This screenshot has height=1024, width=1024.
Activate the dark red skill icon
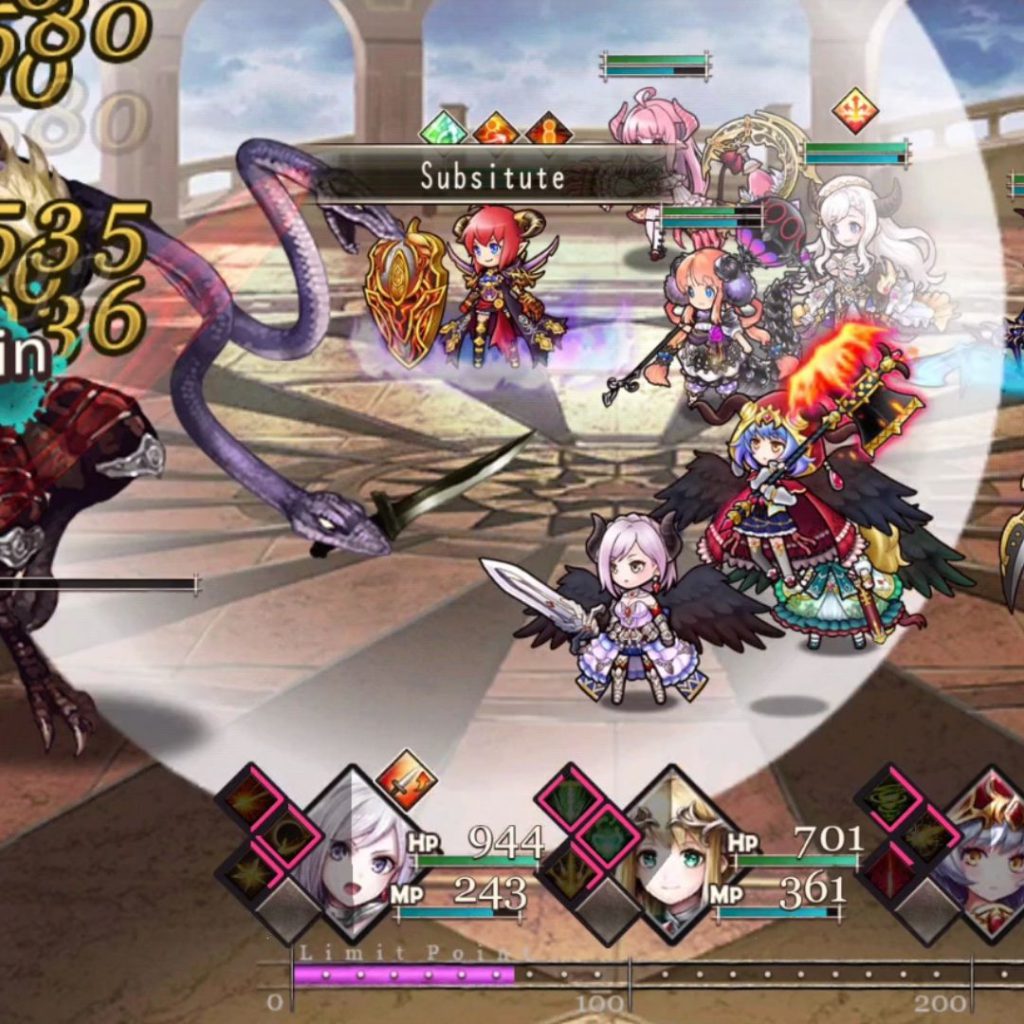[891, 870]
